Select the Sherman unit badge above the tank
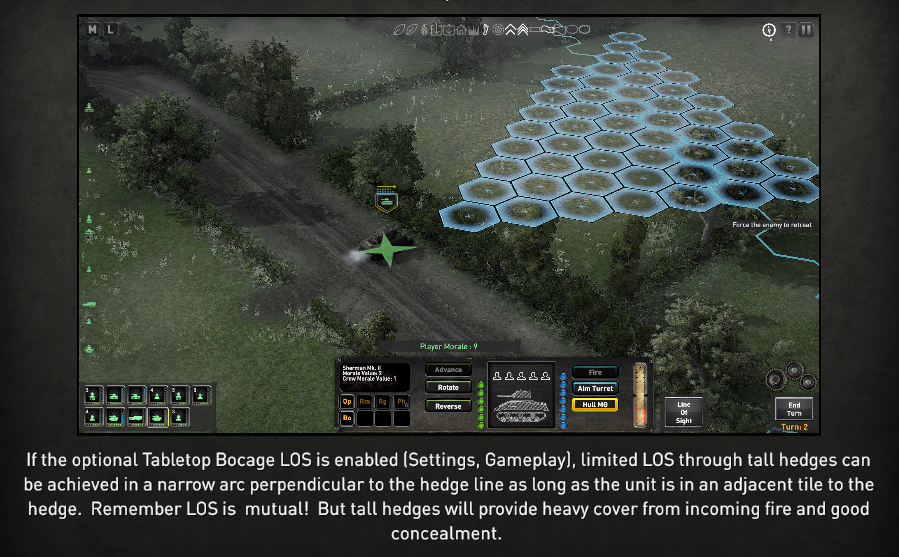899x557 pixels. click(386, 200)
